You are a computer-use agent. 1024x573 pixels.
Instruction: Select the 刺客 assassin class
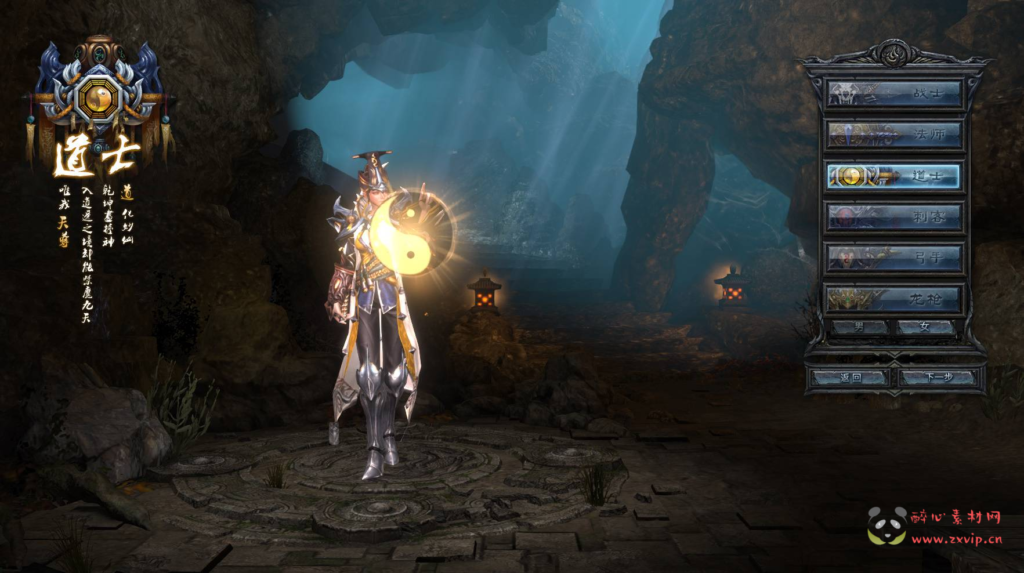click(894, 217)
